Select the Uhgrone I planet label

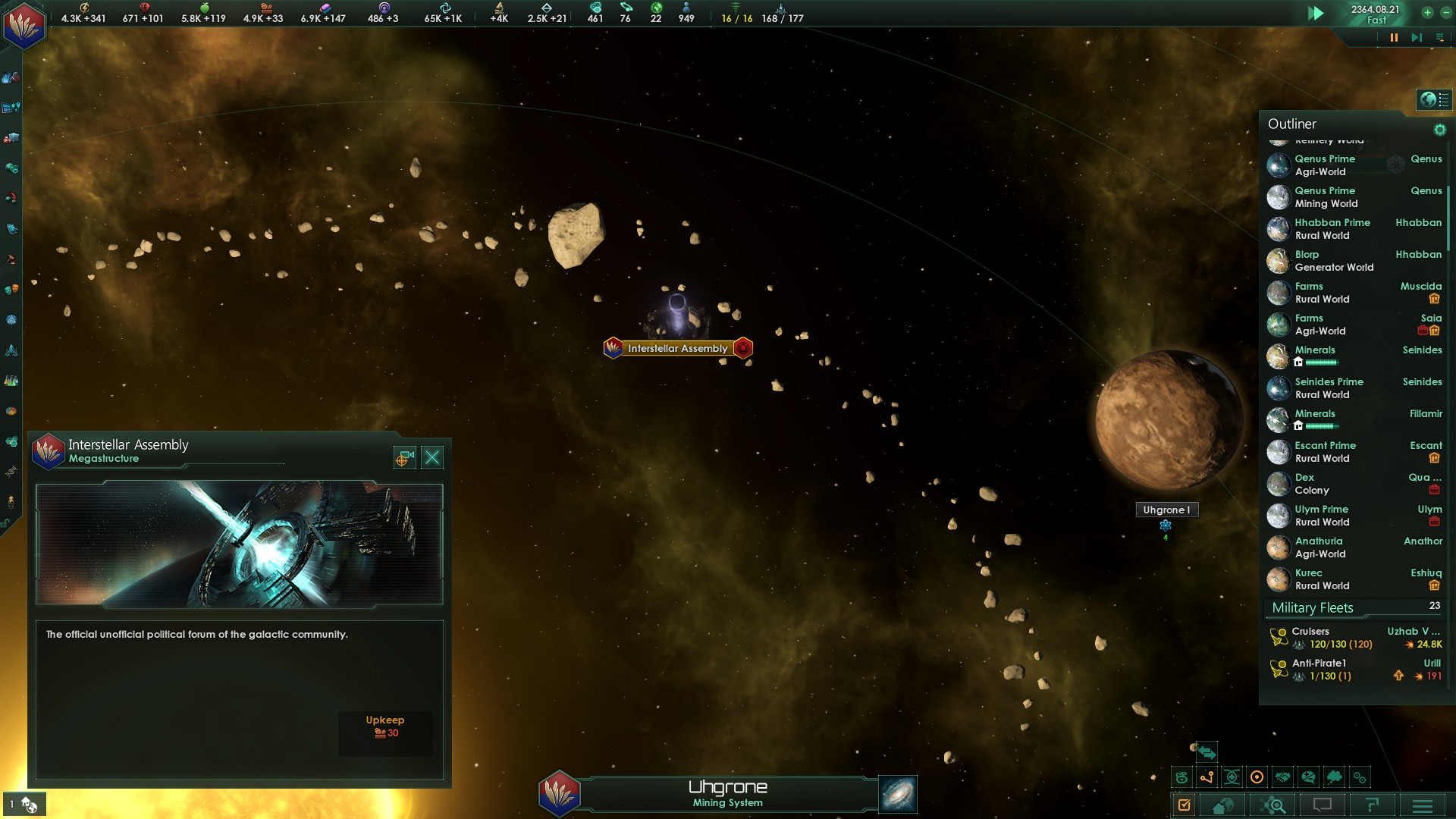1166,510
